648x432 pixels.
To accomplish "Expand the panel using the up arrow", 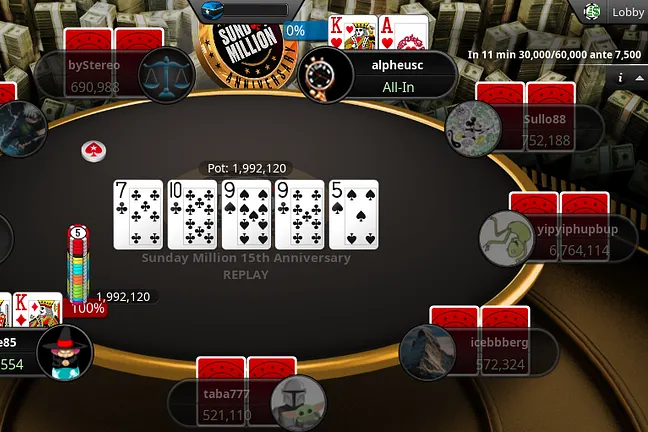I will (x=638, y=77).
